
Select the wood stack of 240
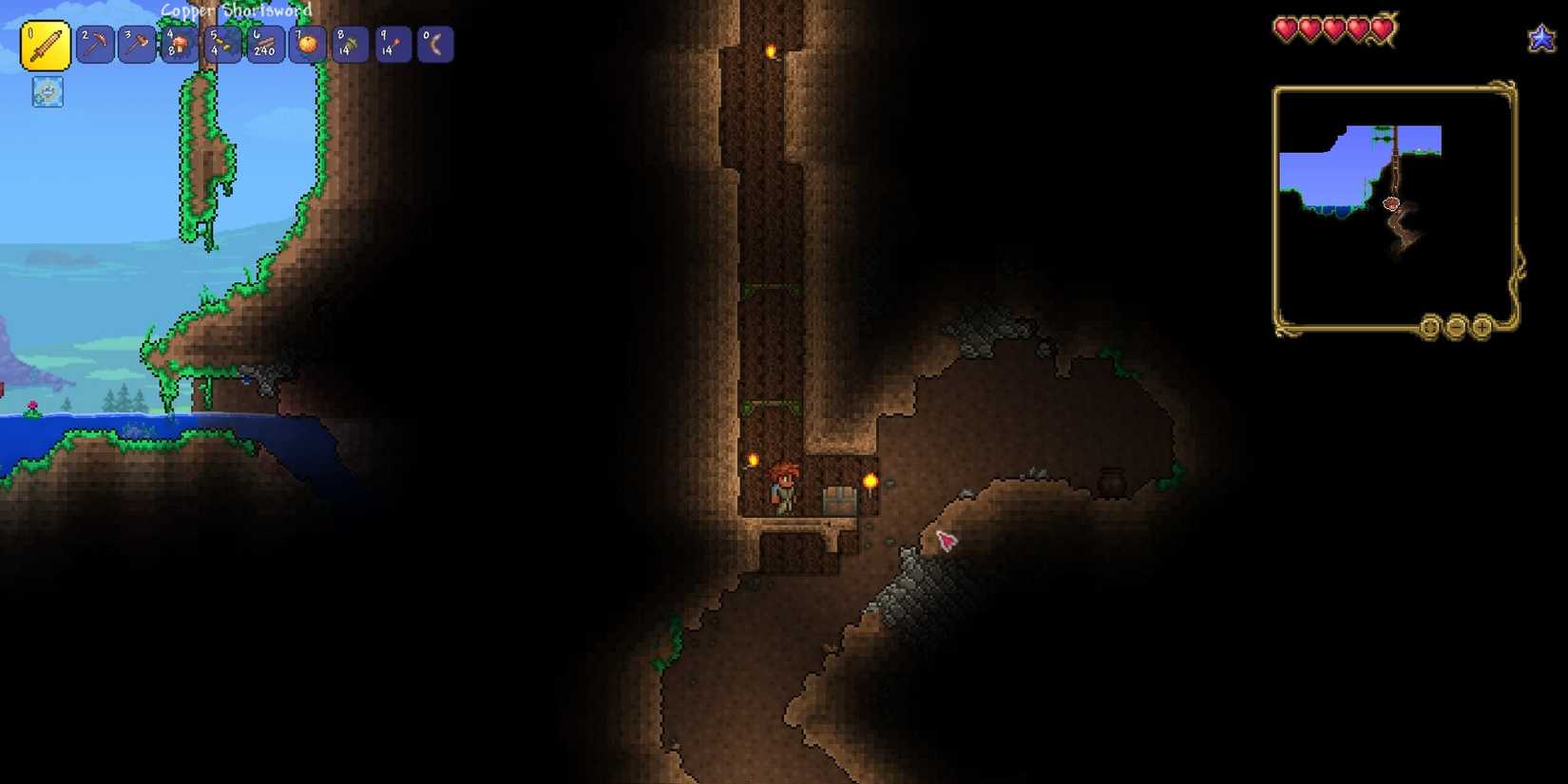263,44
